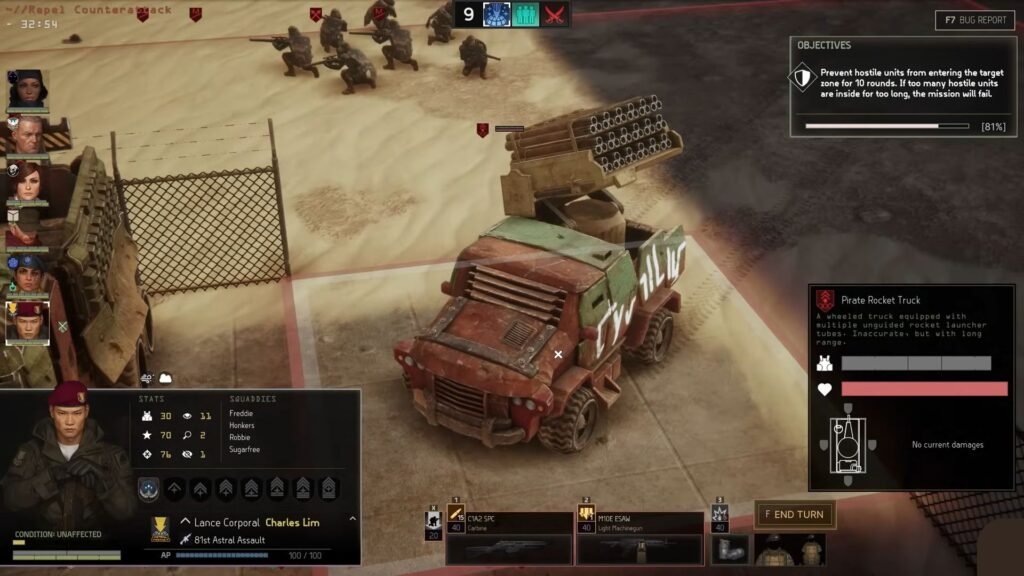Select the dark-haired female squad portrait

coord(27,90)
